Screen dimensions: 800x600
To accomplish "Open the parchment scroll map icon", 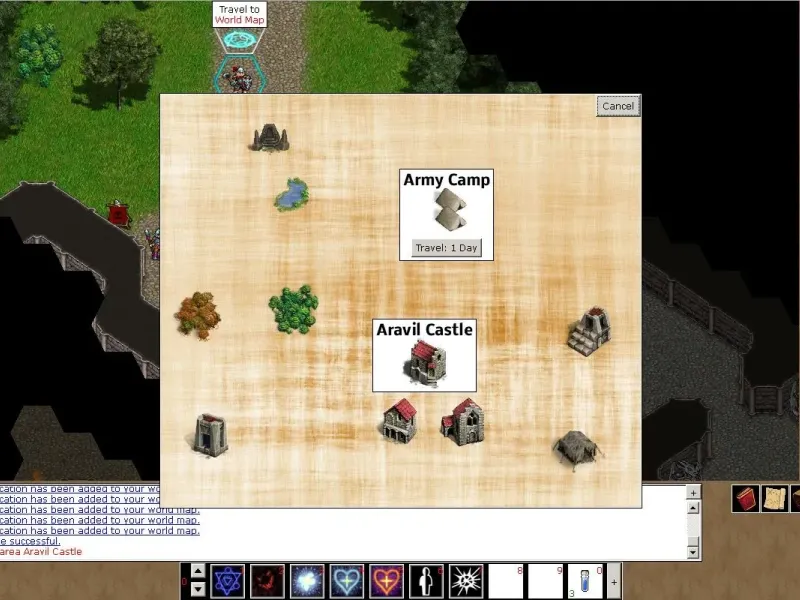I will [775, 499].
